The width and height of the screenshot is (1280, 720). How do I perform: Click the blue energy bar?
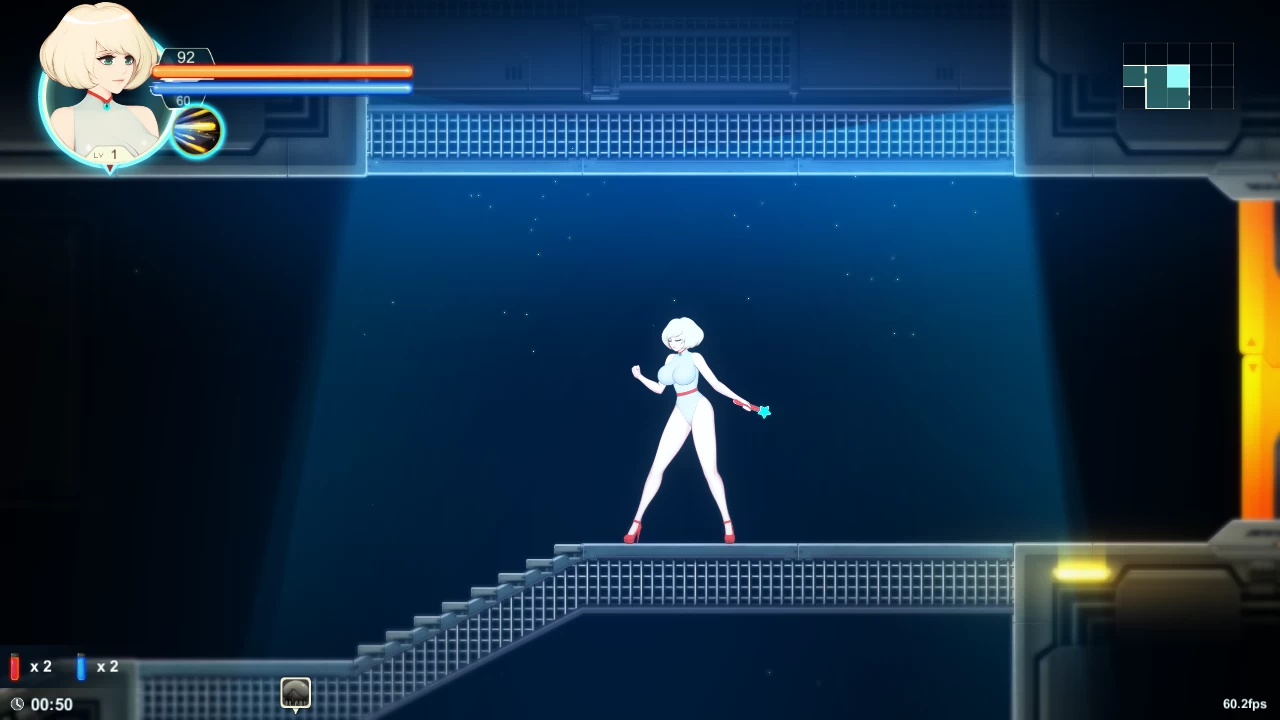coord(283,89)
